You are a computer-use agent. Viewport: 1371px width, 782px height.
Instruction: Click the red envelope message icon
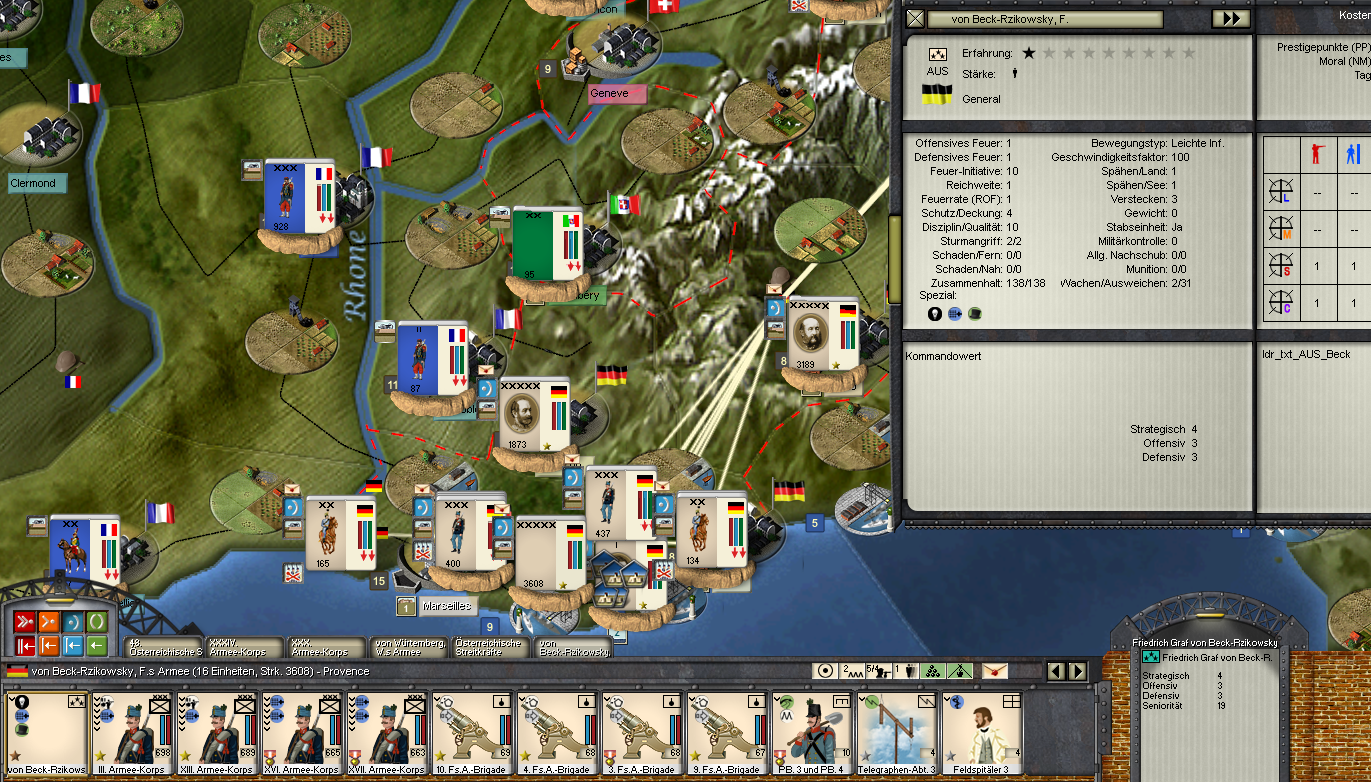point(995,671)
